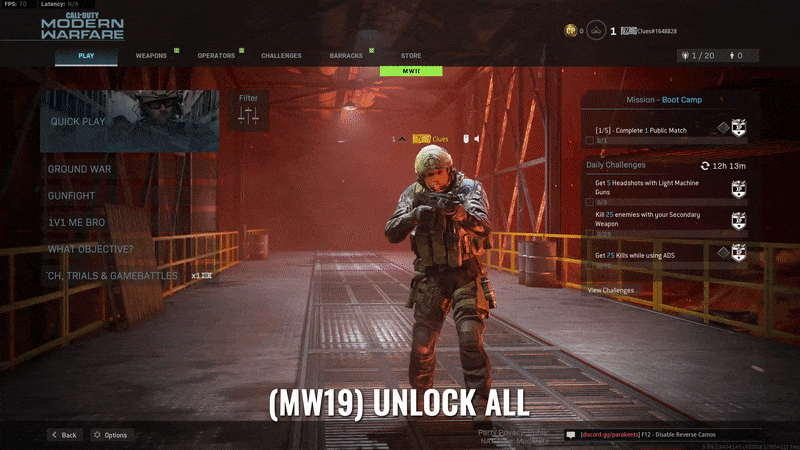Open the Options menu
Image resolution: width=800 pixels, height=450 pixels.
[109, 435]
